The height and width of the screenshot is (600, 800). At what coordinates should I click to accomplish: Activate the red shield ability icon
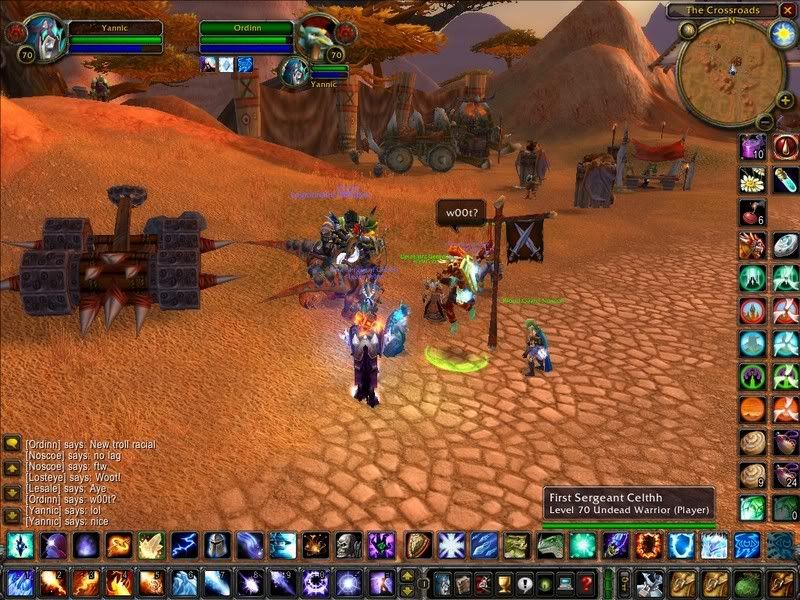[418, 546]
